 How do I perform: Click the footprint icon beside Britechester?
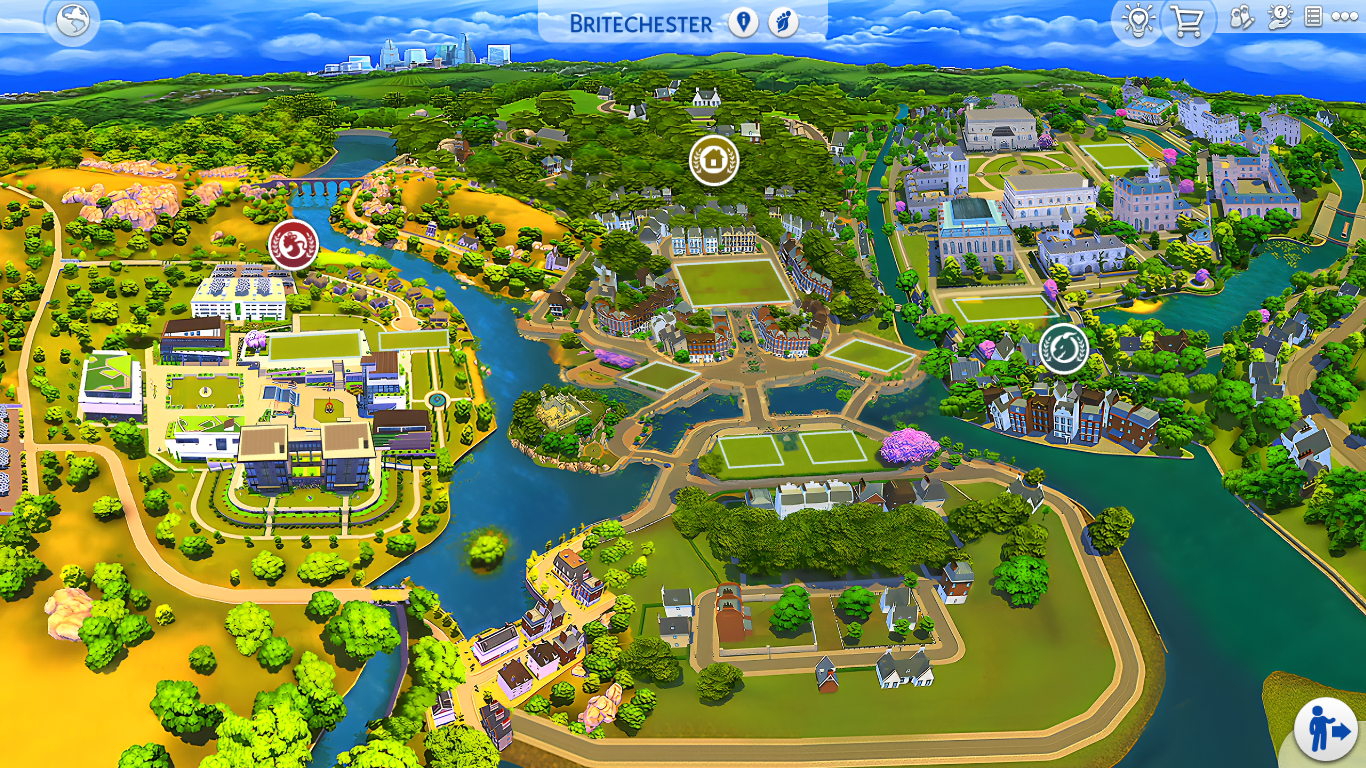[x=783, y=23]
